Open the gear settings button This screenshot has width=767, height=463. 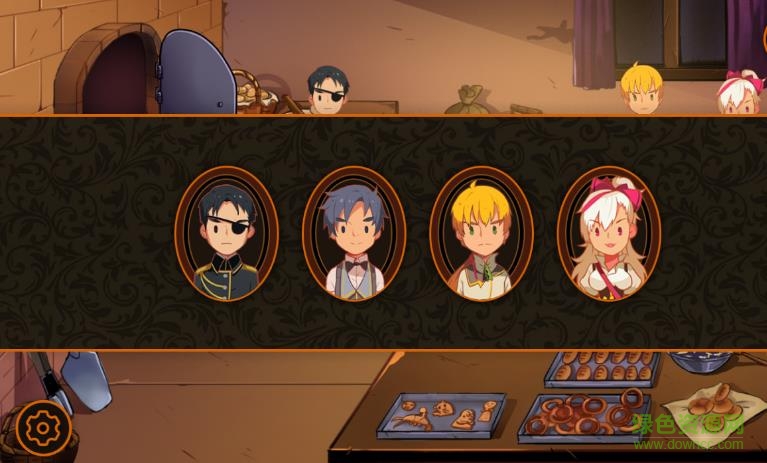[42, 428]
